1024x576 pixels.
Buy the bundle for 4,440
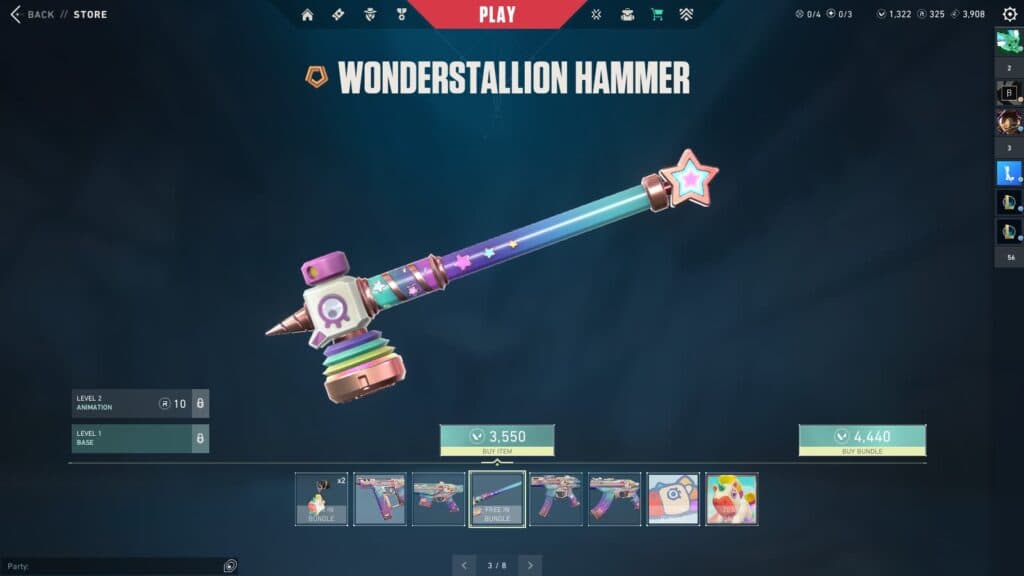tap(862, 436)
